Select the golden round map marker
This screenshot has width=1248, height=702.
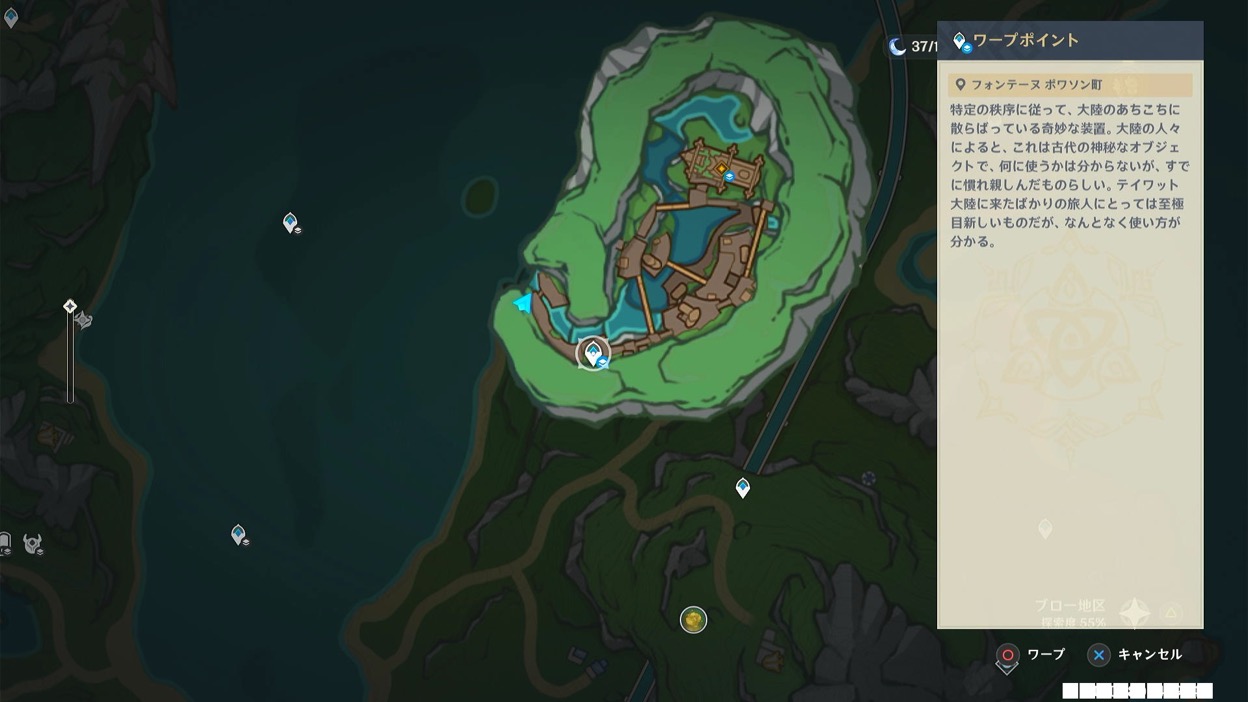[693, 620]
